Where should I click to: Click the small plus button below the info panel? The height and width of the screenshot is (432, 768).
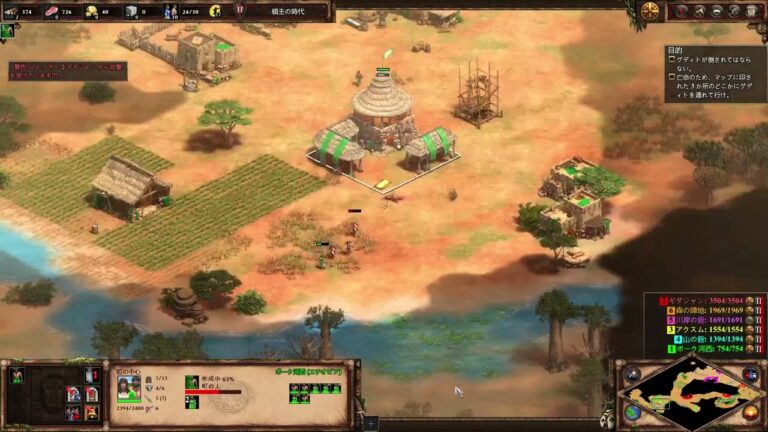click(371, 423)
